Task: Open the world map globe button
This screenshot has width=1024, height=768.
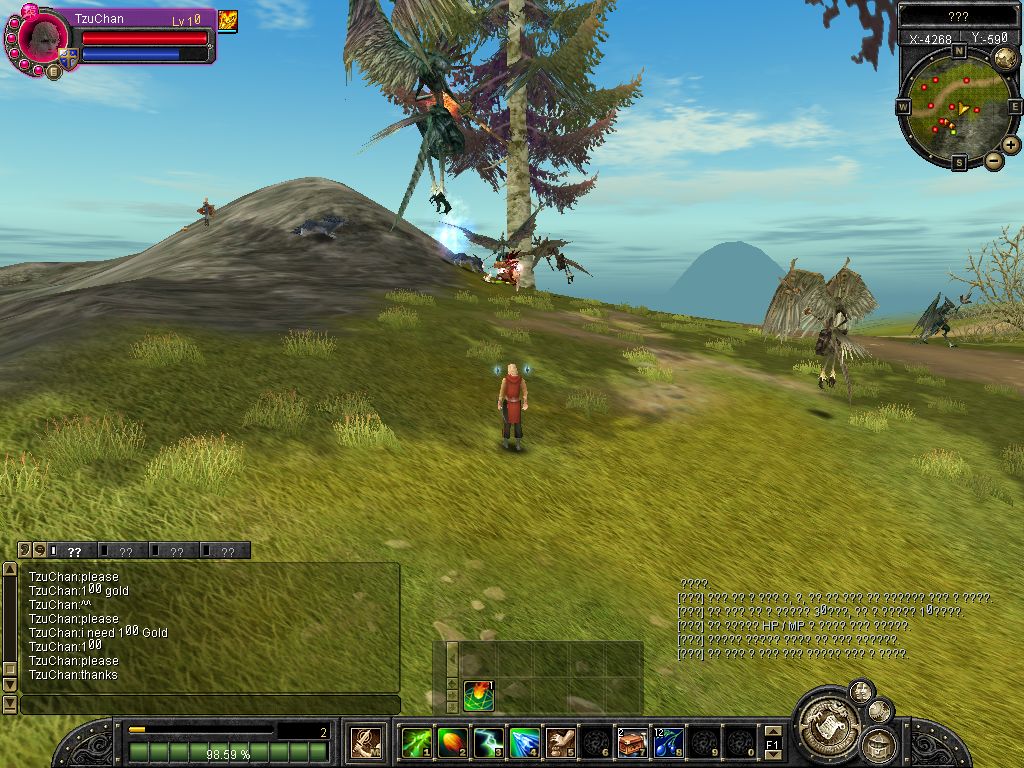Action: click(1005, 58)
